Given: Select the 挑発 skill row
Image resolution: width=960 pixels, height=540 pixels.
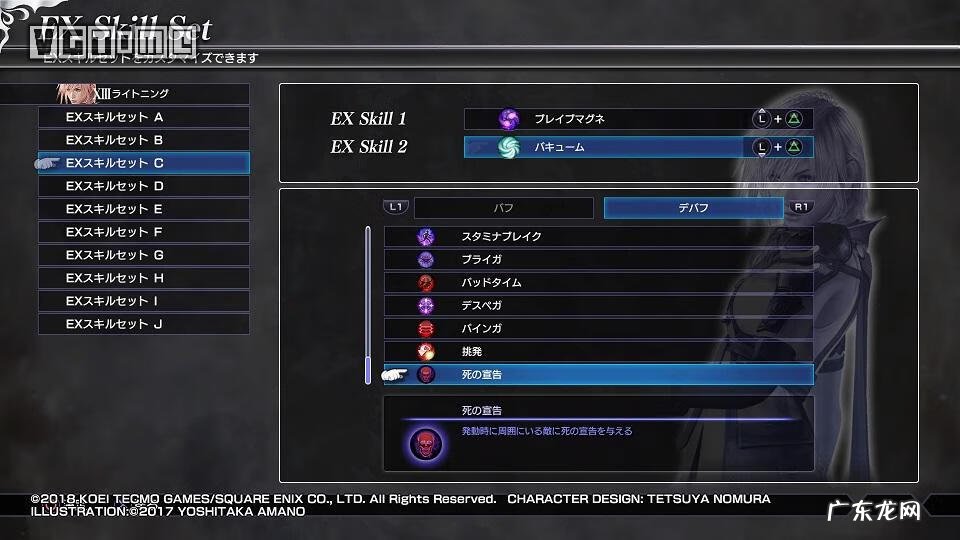Looking at the screenshot, I should (x=598, y=352).
